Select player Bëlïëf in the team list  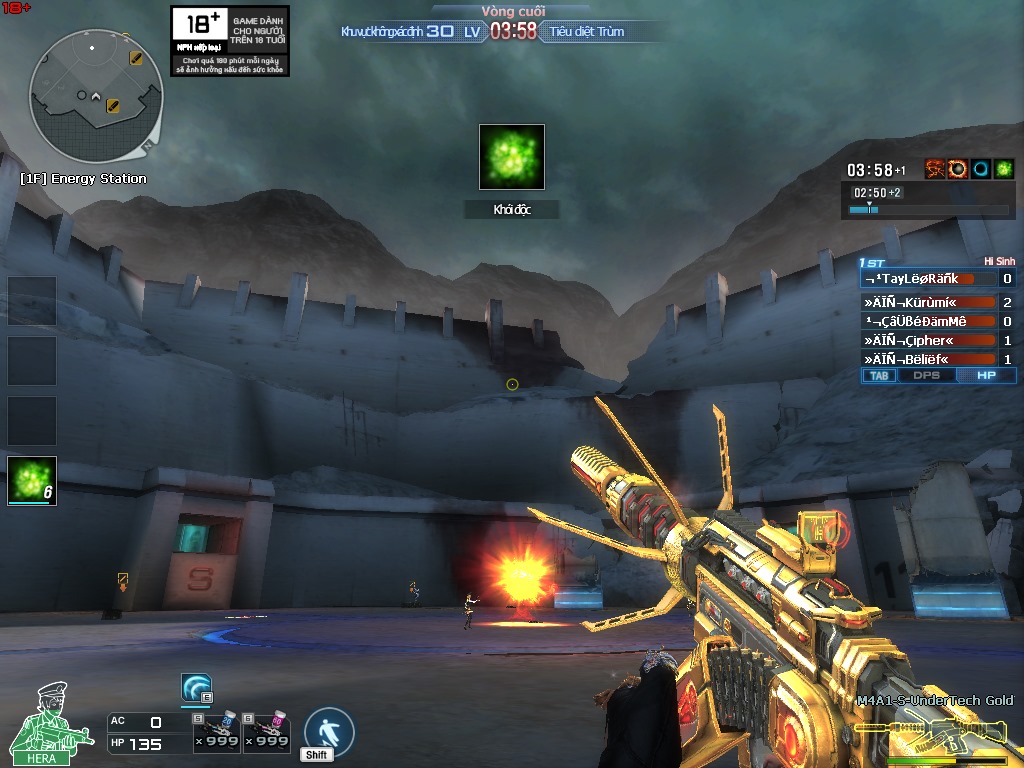pos(929,359)
